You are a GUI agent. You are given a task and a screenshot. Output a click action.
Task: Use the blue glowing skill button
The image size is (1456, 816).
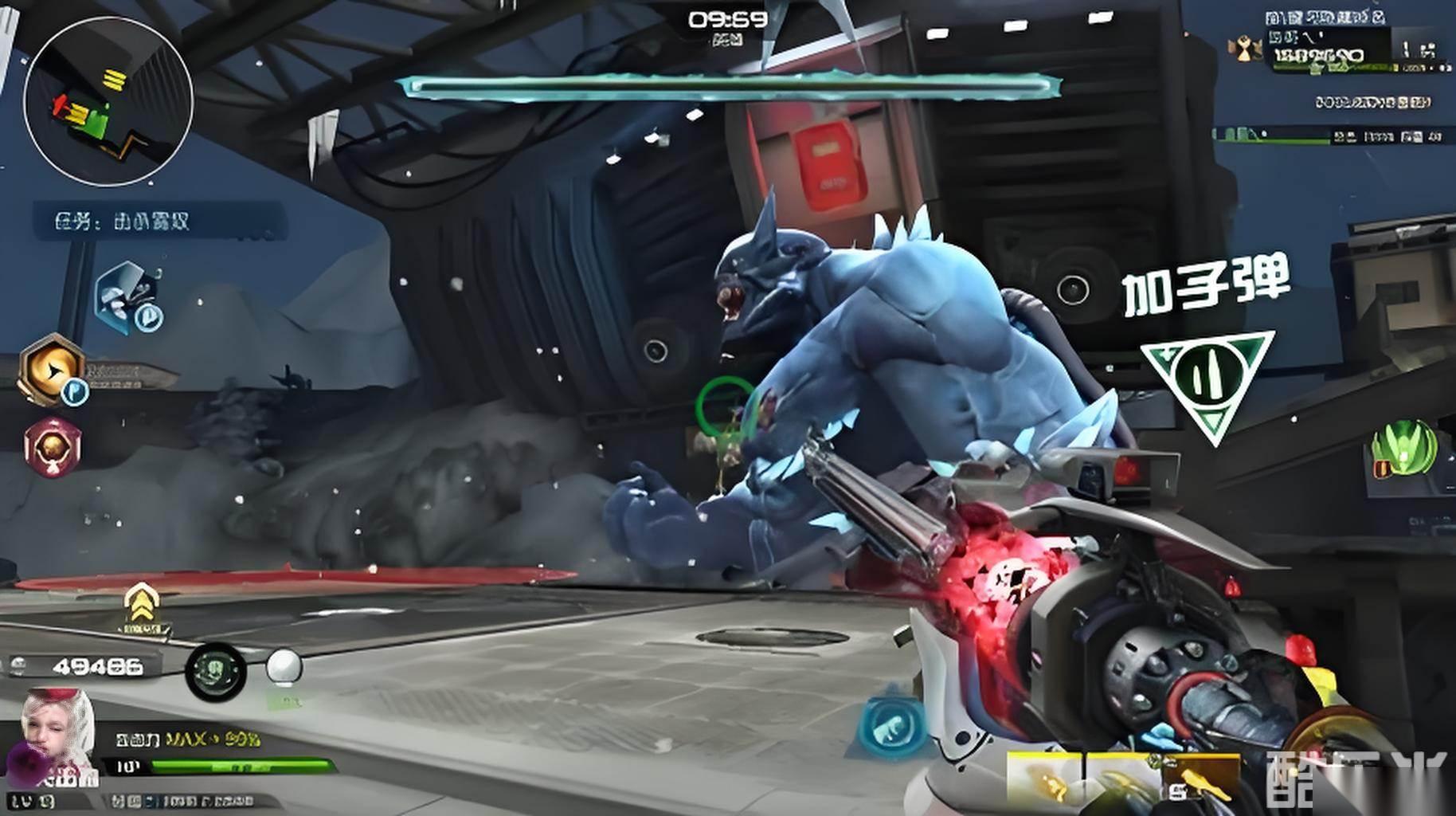pos(892,725)
